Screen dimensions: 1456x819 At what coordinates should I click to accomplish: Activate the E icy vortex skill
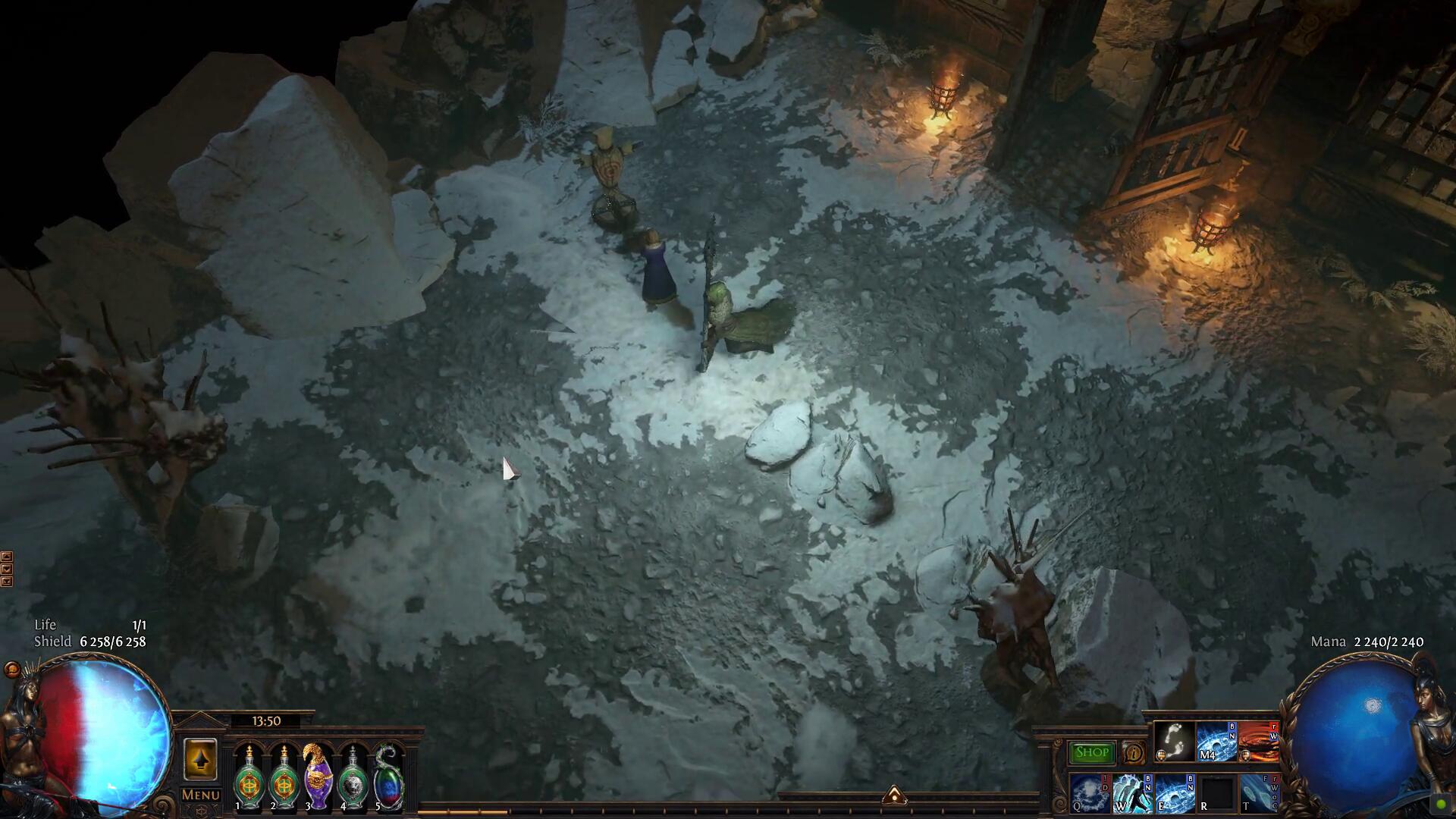[1175, 792]
